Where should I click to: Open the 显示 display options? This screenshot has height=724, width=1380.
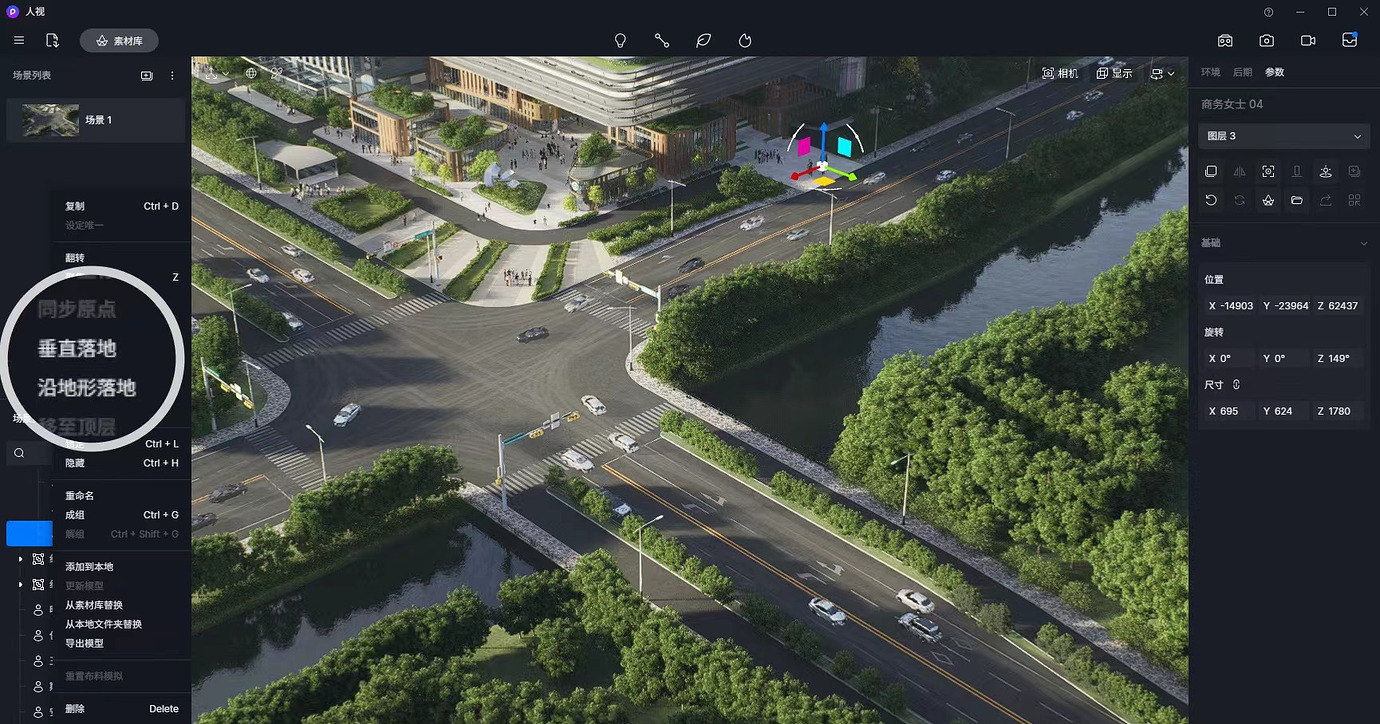pos(1114,74)
